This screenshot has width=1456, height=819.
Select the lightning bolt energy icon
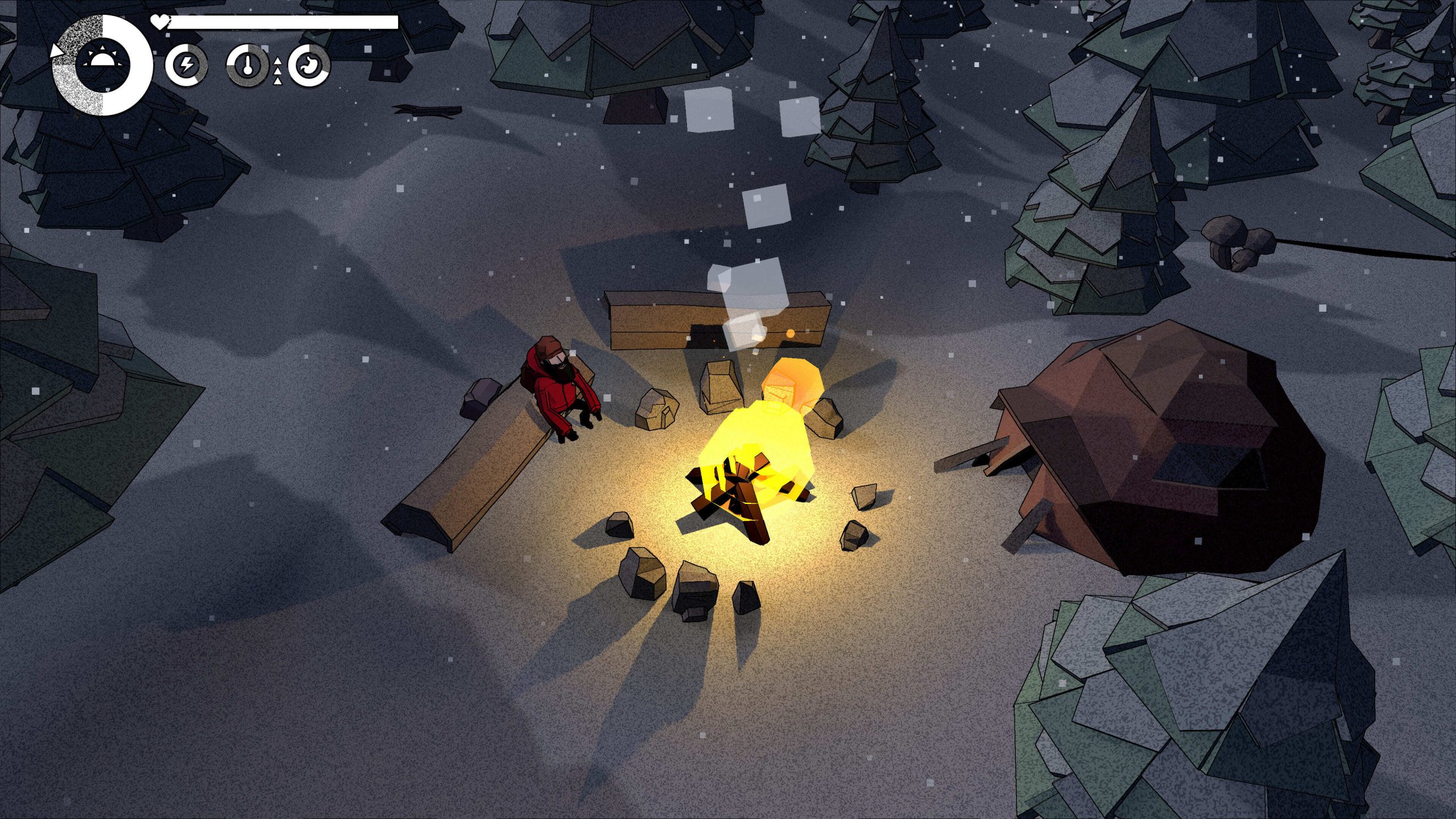coord(186,65)
